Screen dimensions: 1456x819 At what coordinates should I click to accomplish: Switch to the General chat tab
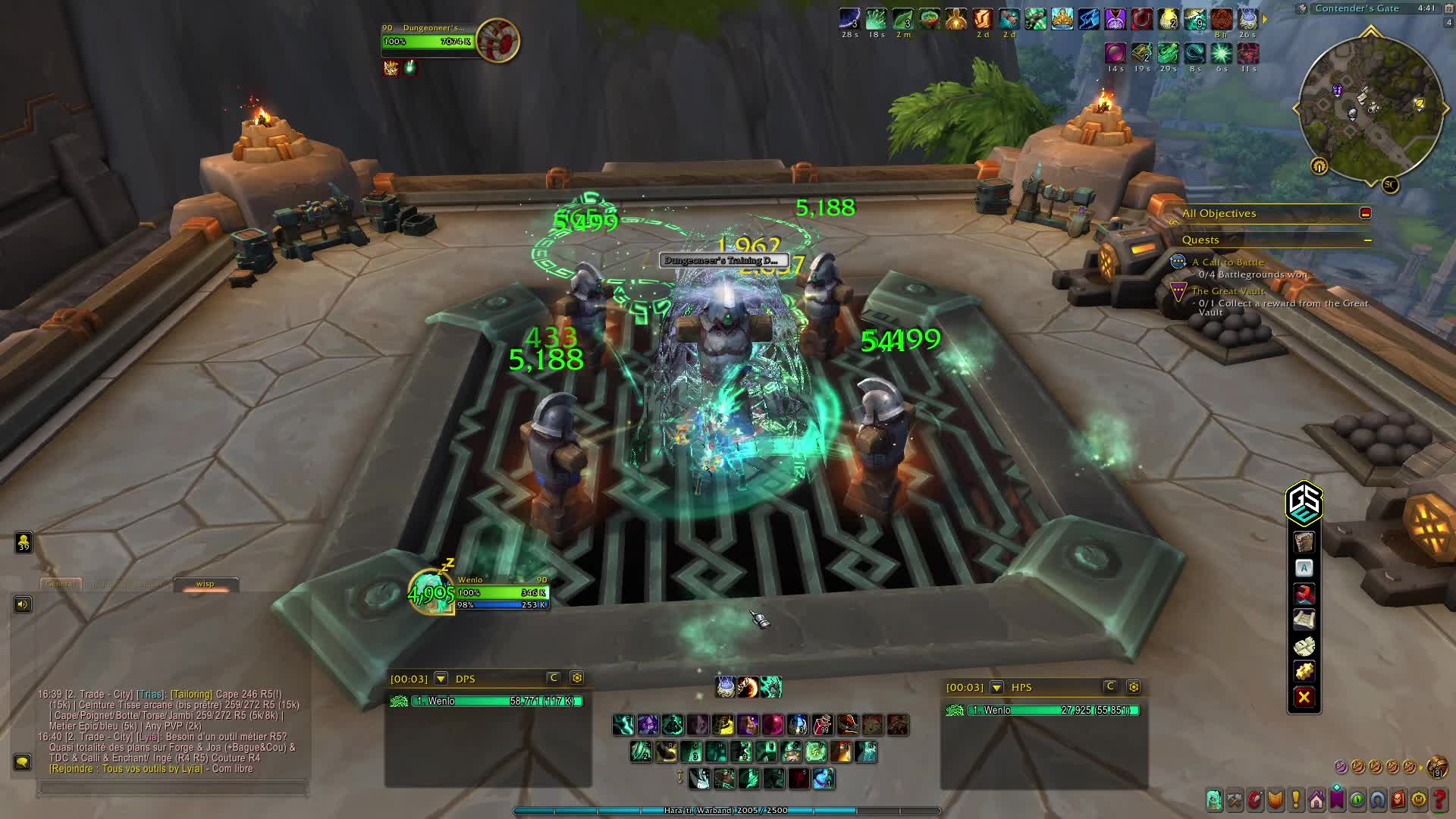pos(60,584)
